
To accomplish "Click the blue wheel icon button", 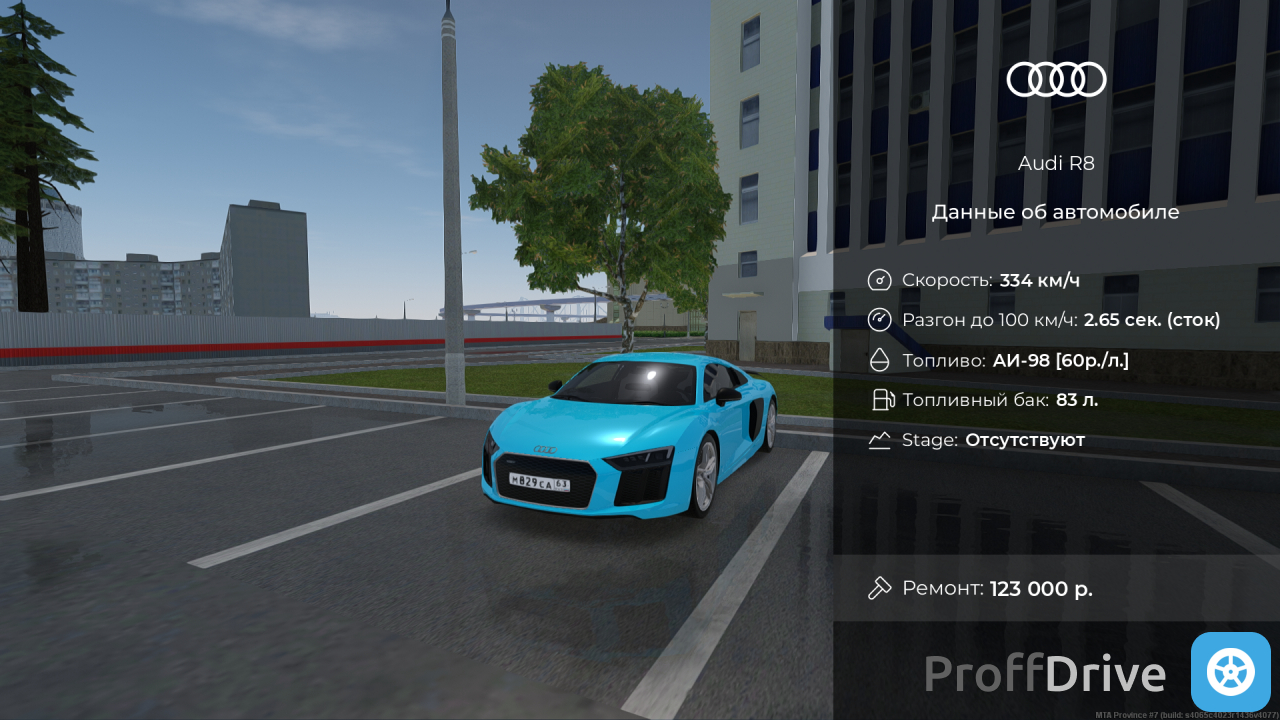I will click(x=1230, y=672).
